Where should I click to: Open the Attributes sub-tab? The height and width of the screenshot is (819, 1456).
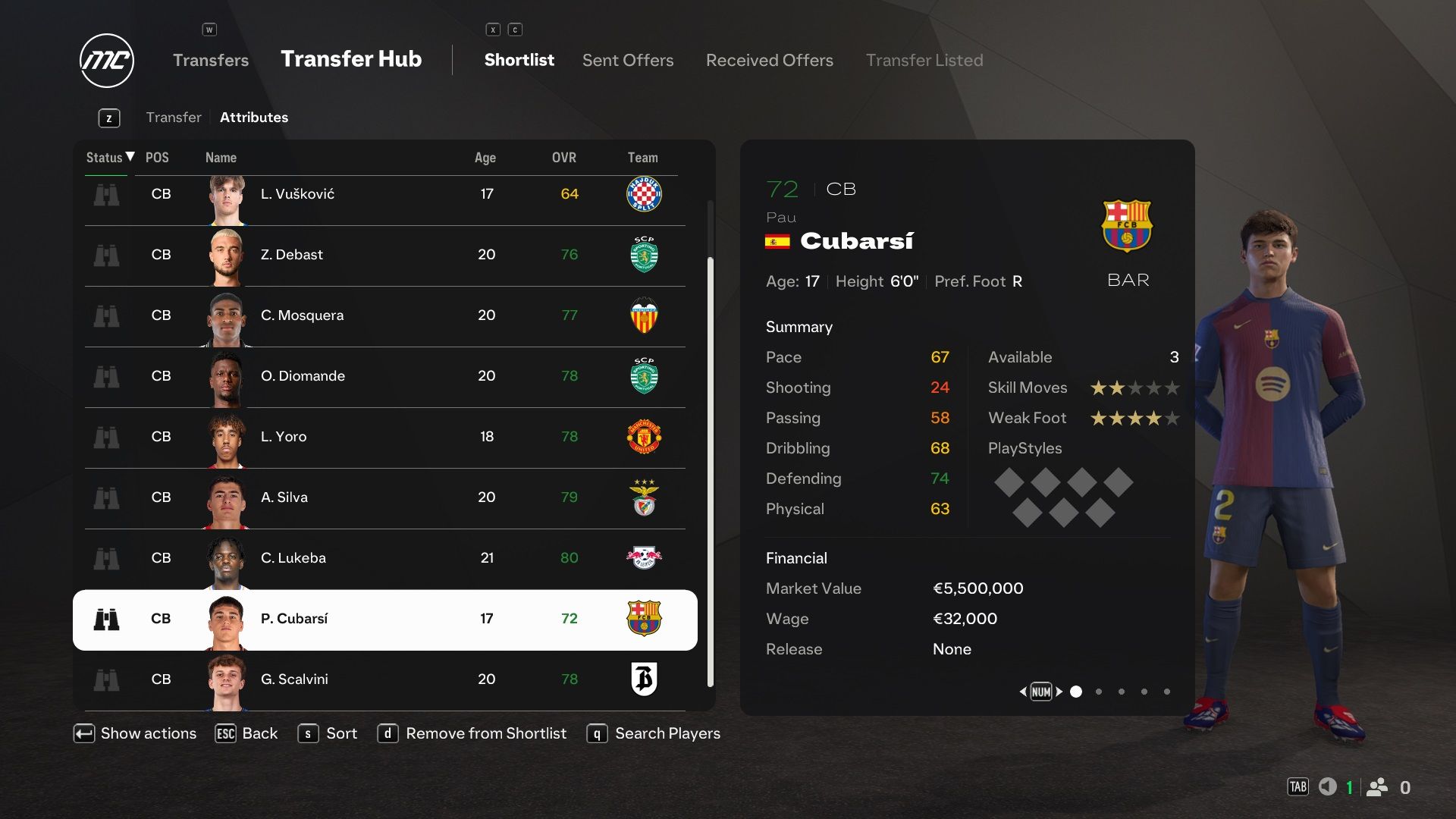[253, 118]
